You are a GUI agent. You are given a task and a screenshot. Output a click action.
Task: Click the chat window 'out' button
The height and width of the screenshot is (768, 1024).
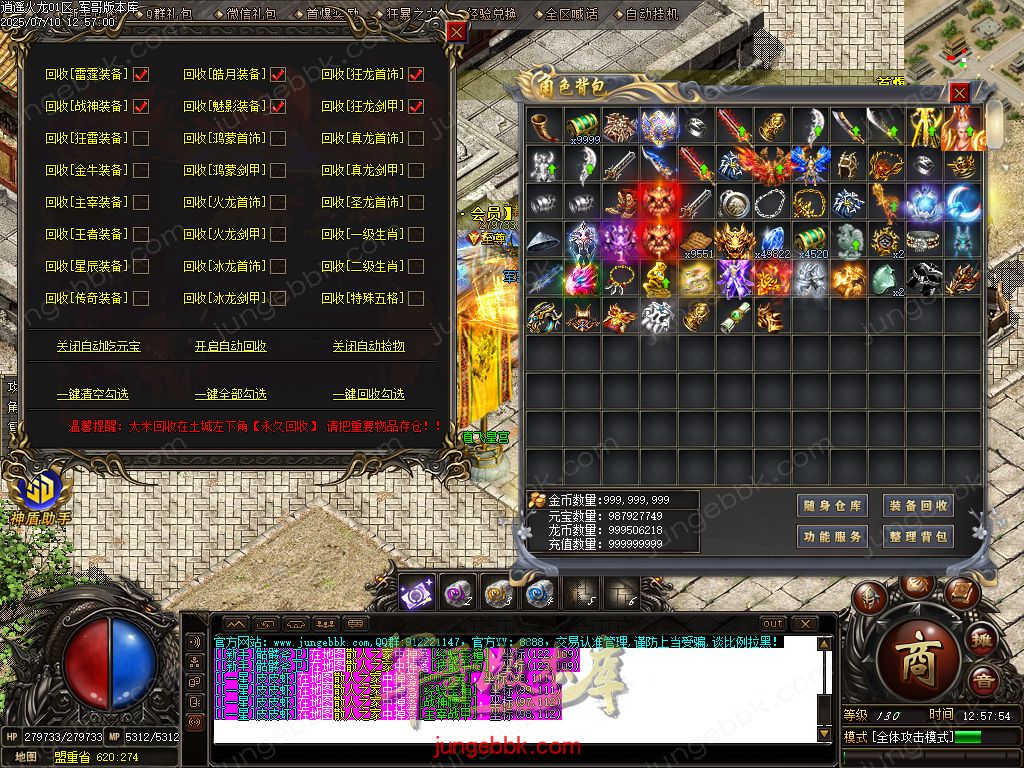click(773, 624)
